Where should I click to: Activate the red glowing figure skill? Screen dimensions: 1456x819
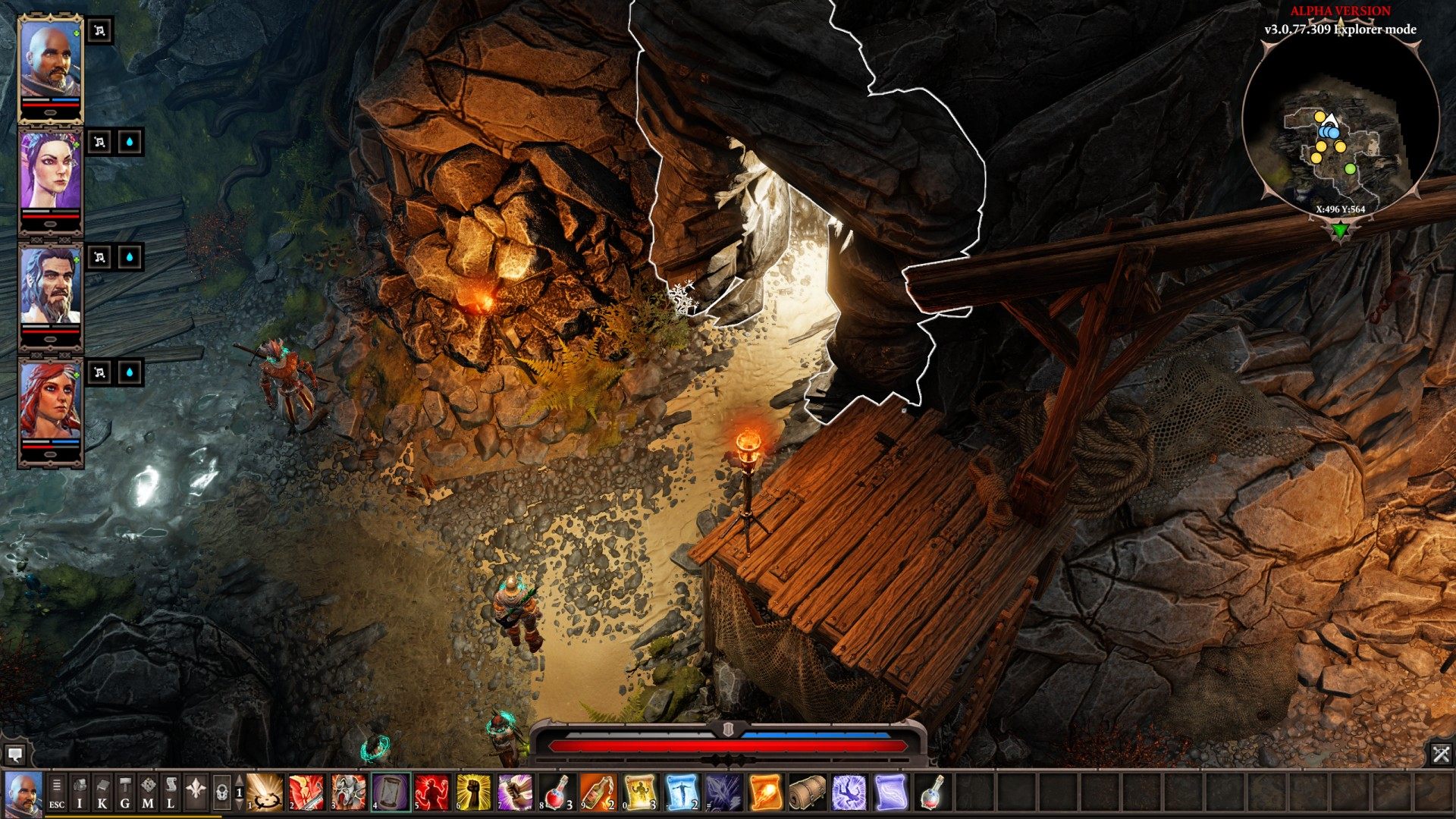tap(432, 792)
